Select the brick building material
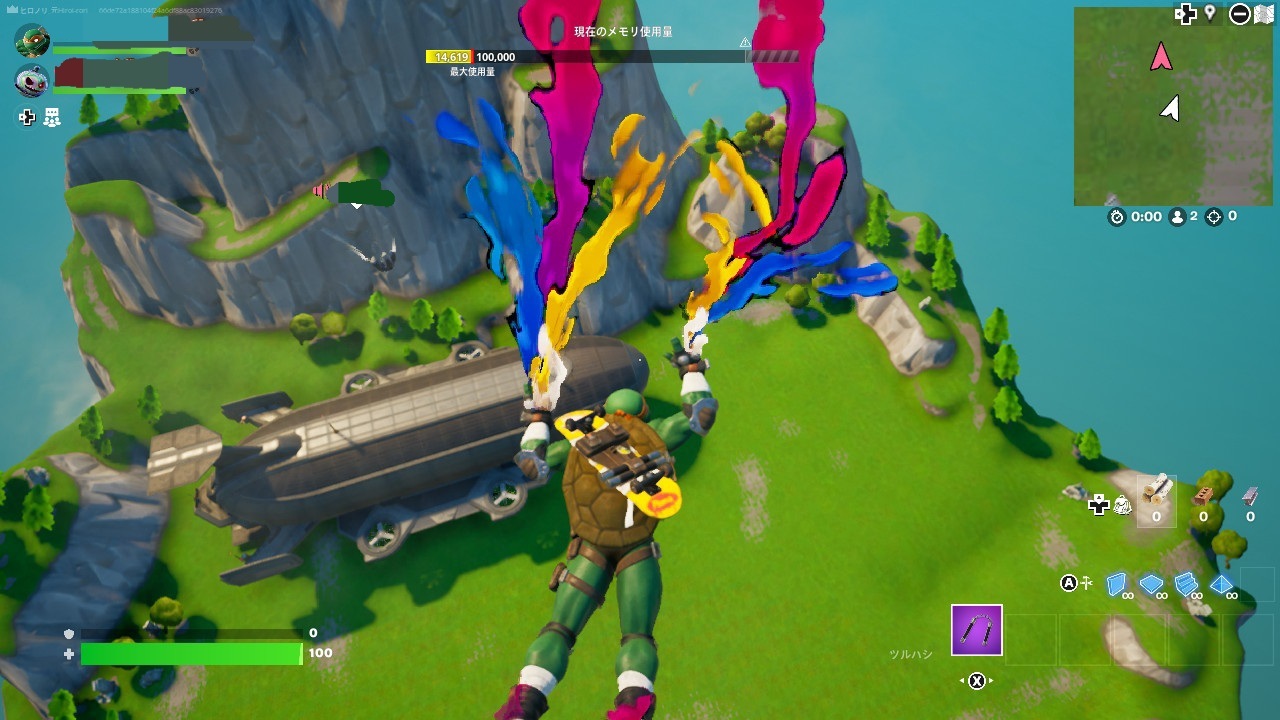The image size is (1280, 720). (x=1204, y=494)
